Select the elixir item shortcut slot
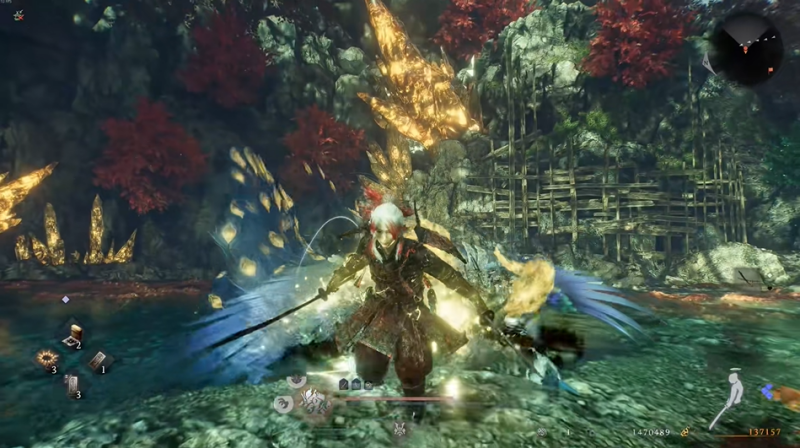800x448 pixels. pos(72,336)
